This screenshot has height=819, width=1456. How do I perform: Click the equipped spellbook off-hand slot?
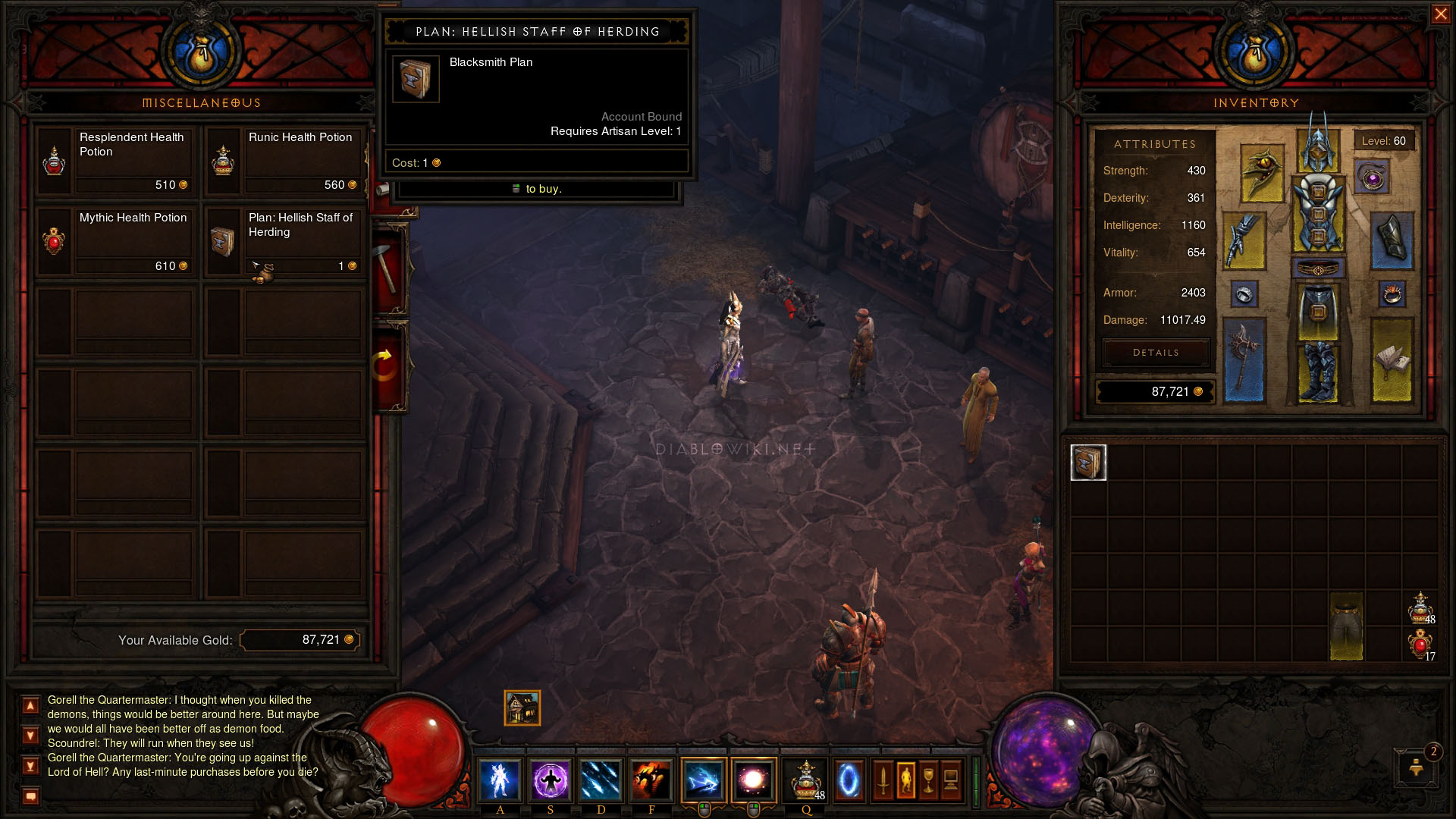(x=1392, y=360)
